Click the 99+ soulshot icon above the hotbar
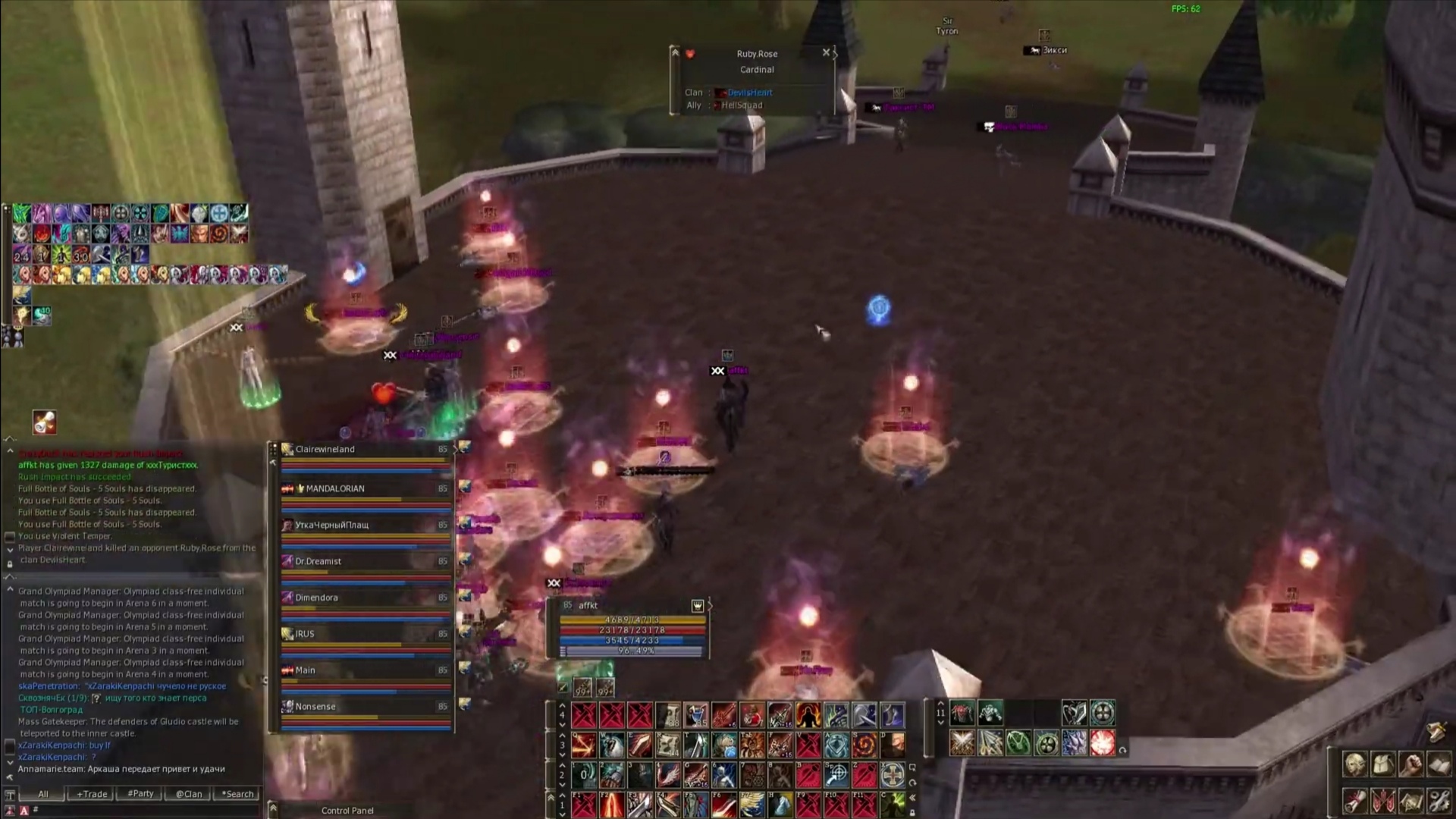Viewport: 1456px width, 819px height. [x=583, y=688]
